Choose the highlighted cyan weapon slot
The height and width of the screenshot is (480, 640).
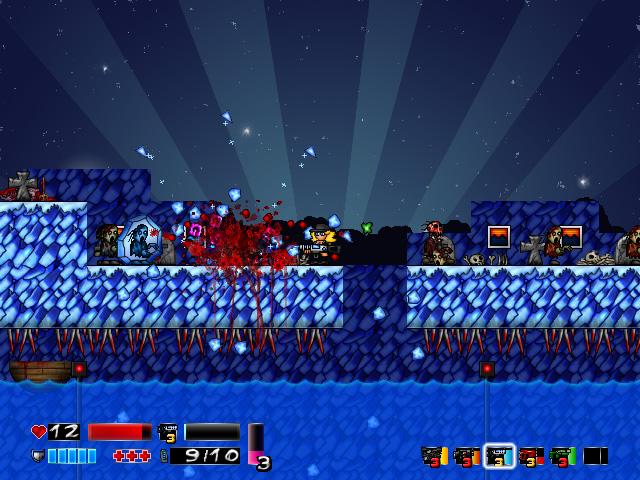[x=499, y=457]
